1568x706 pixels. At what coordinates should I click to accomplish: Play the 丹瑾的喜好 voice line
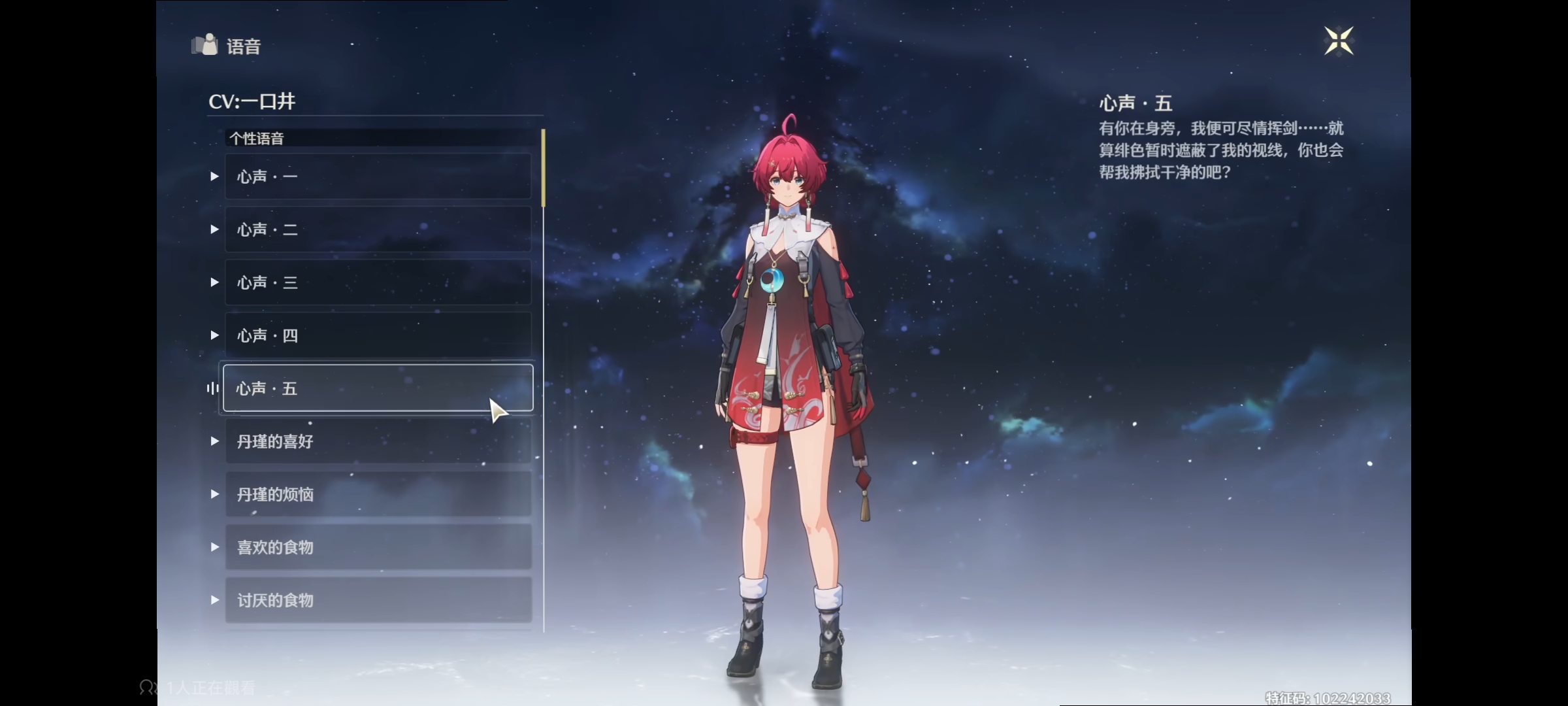[x=378, y=441]
